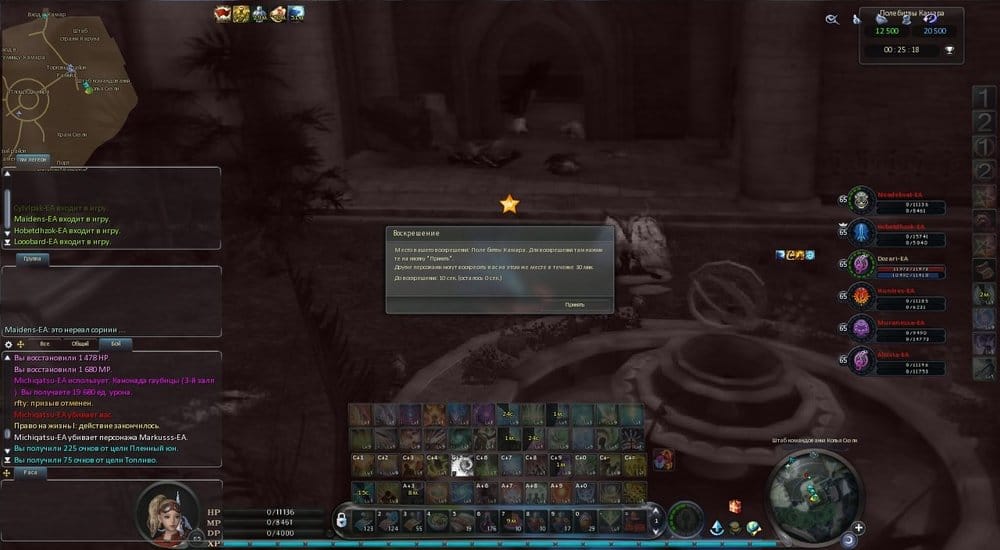The width and height of the screenshot is (1000, 550).
Task: Open the Группа chat tab
Action: click(x=31, y=258)
